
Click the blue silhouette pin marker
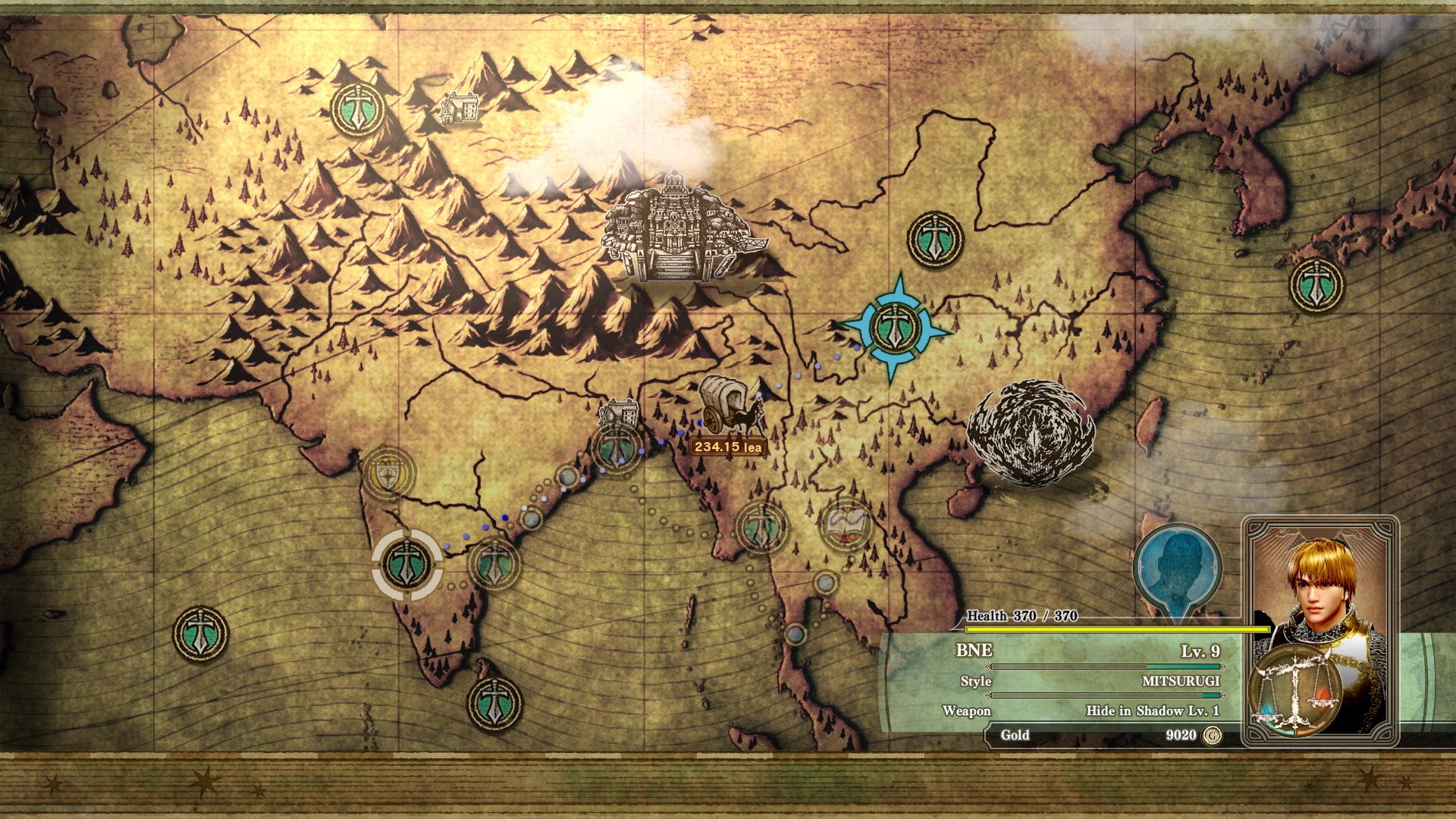coord(1177,567)
